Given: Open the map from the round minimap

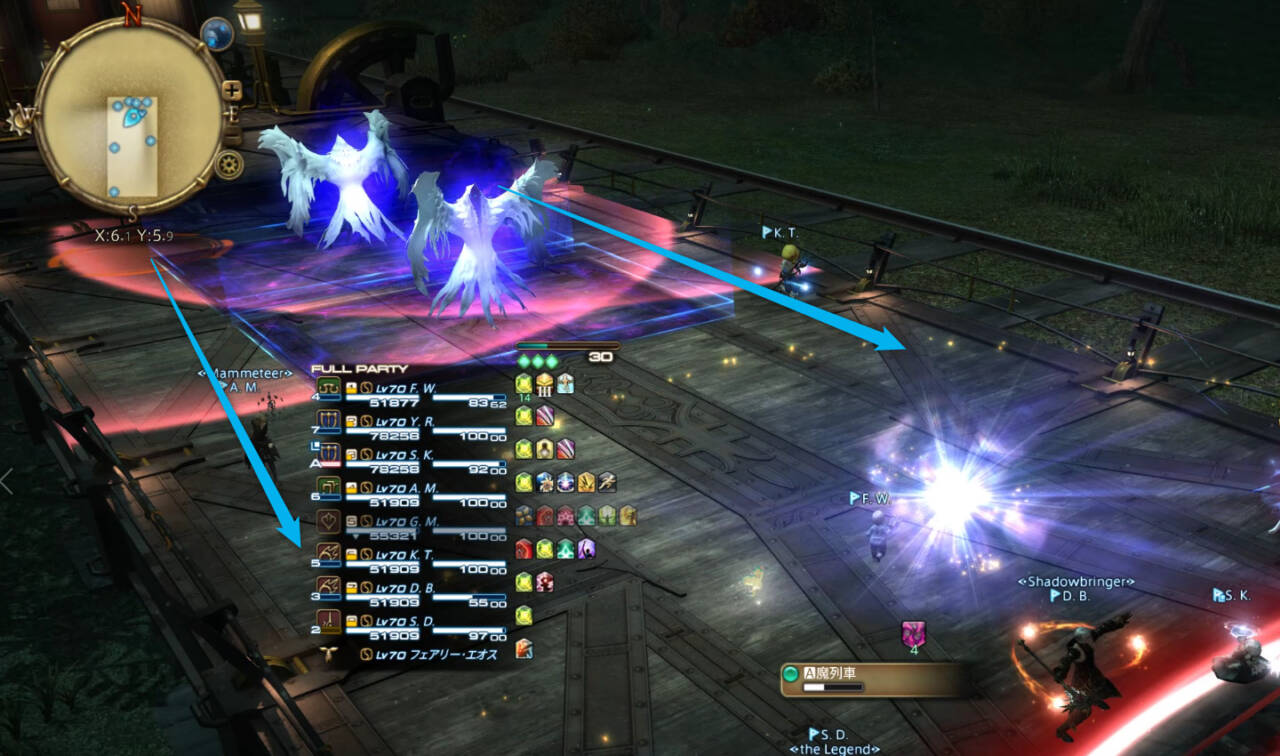Looking at the screenshot, I should pyautogui.click(x=131, y=121).
